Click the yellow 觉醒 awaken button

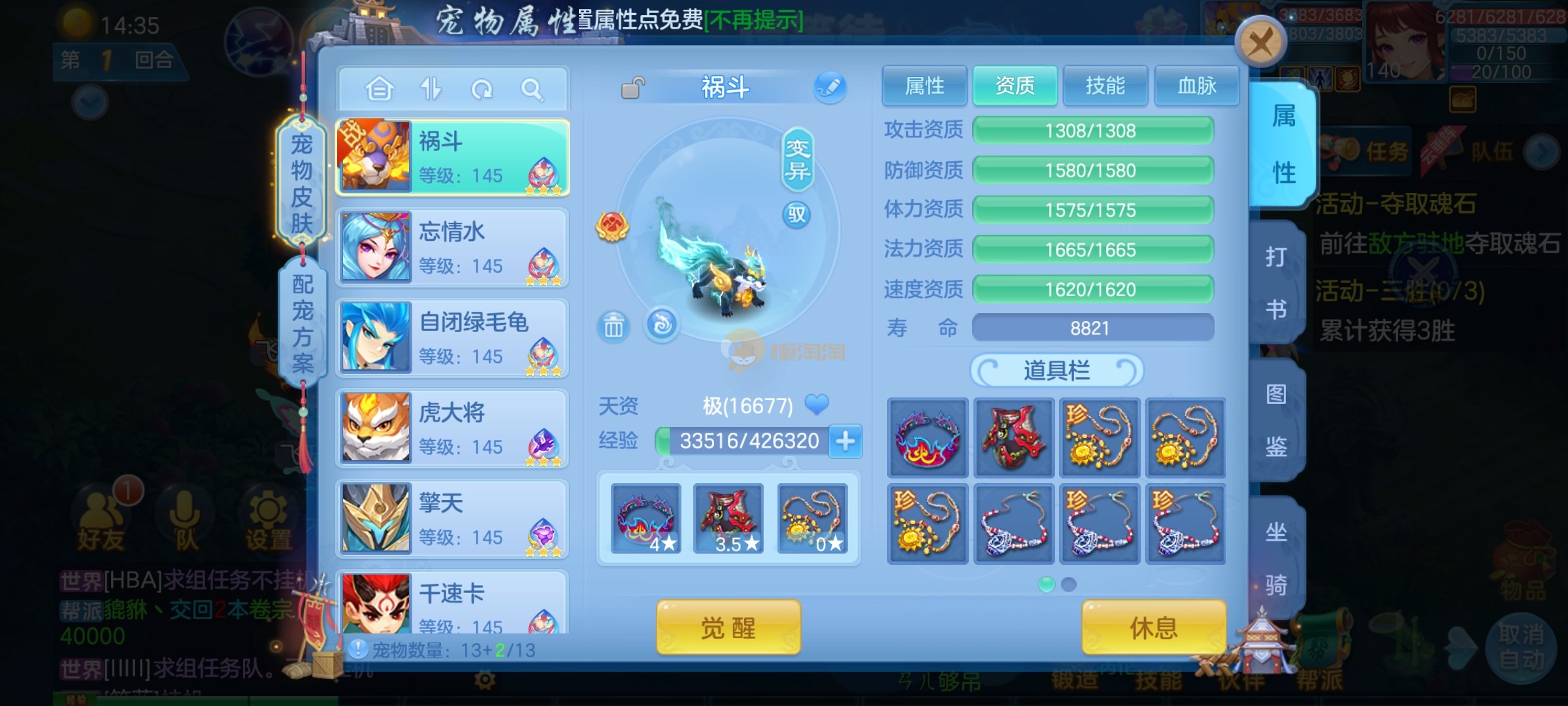(x=728, y=628)
